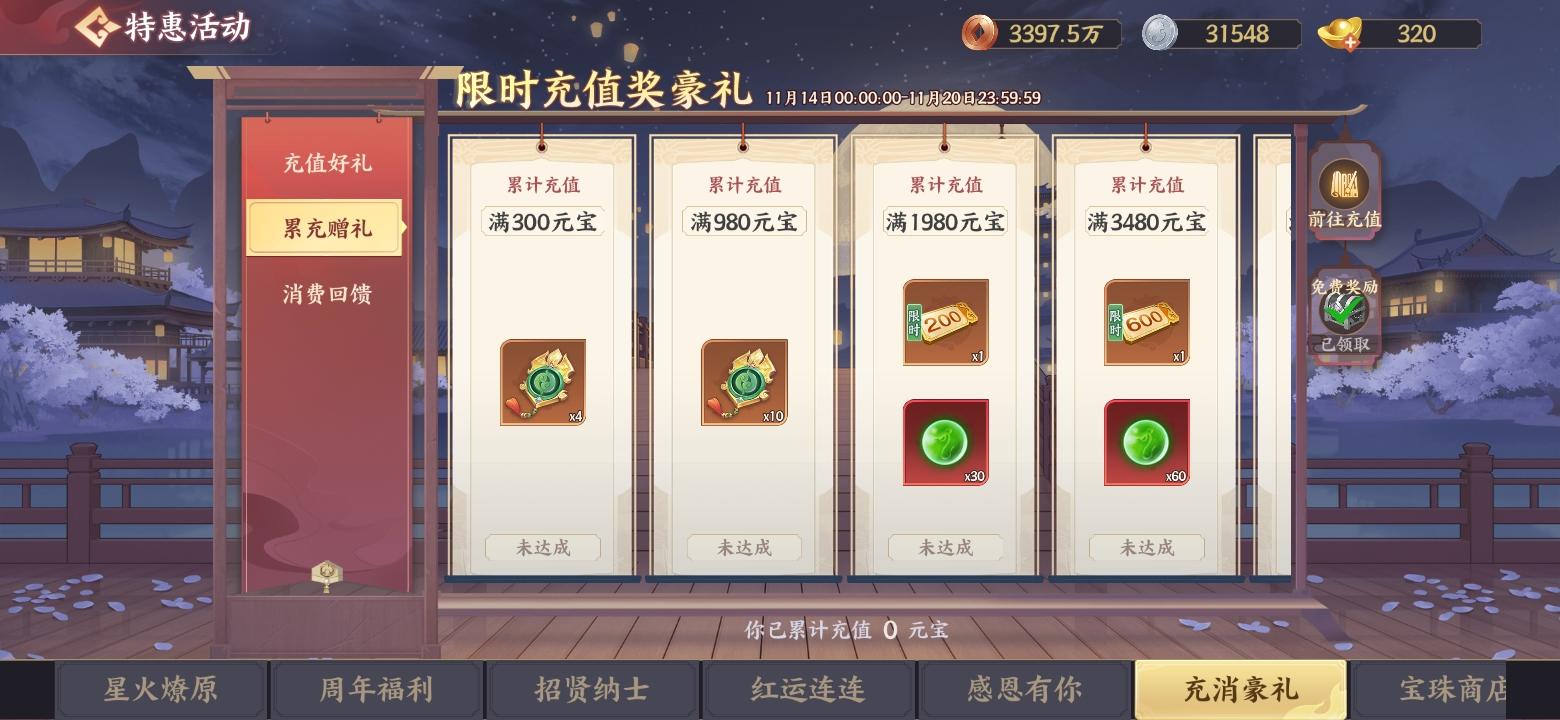Open 前往充值 recharge shortcut icon
Screen dimensions: 1560x720
[x=1344, y=190]
